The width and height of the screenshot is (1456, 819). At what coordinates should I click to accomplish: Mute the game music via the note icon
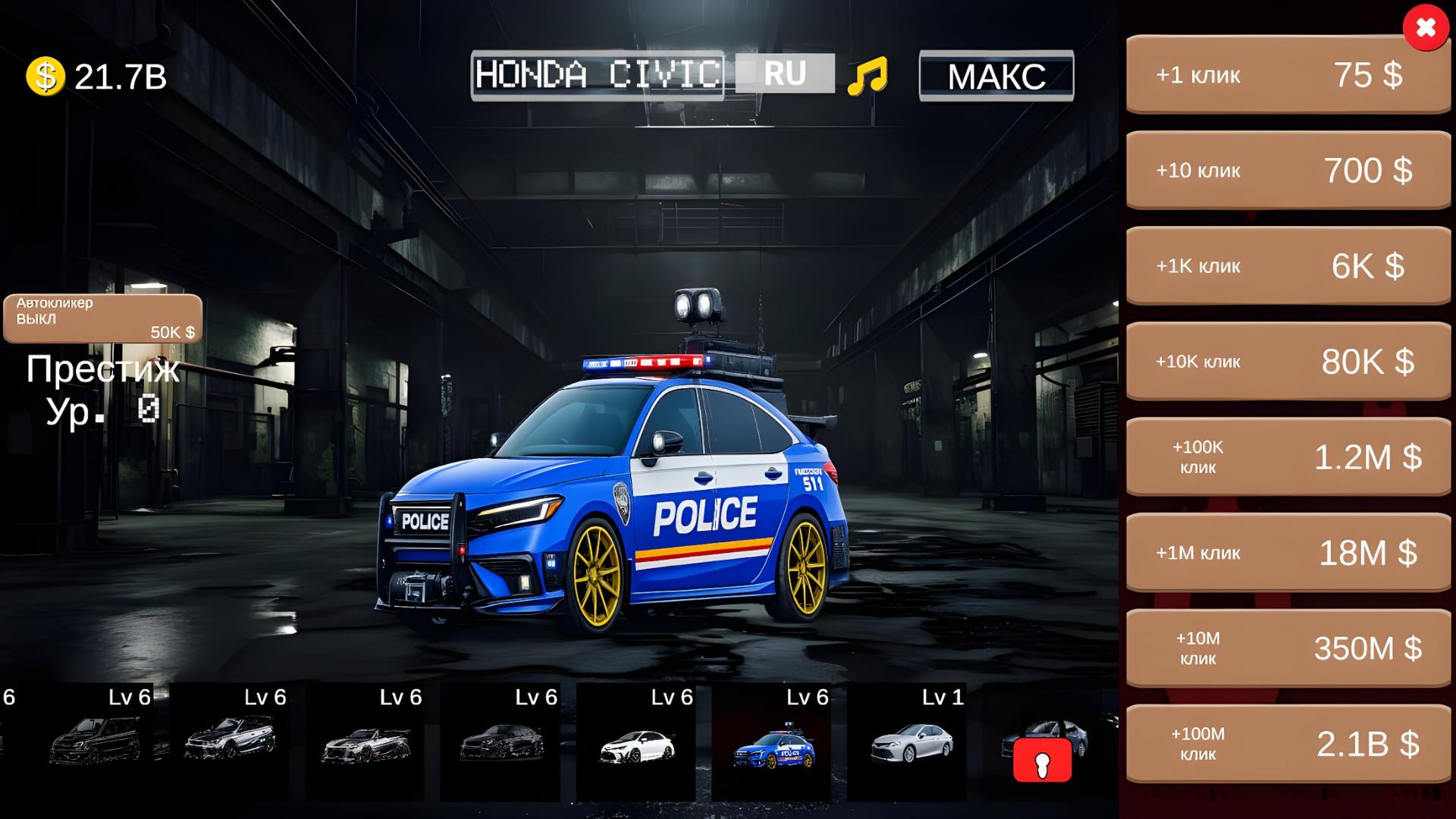pos(869,74)
